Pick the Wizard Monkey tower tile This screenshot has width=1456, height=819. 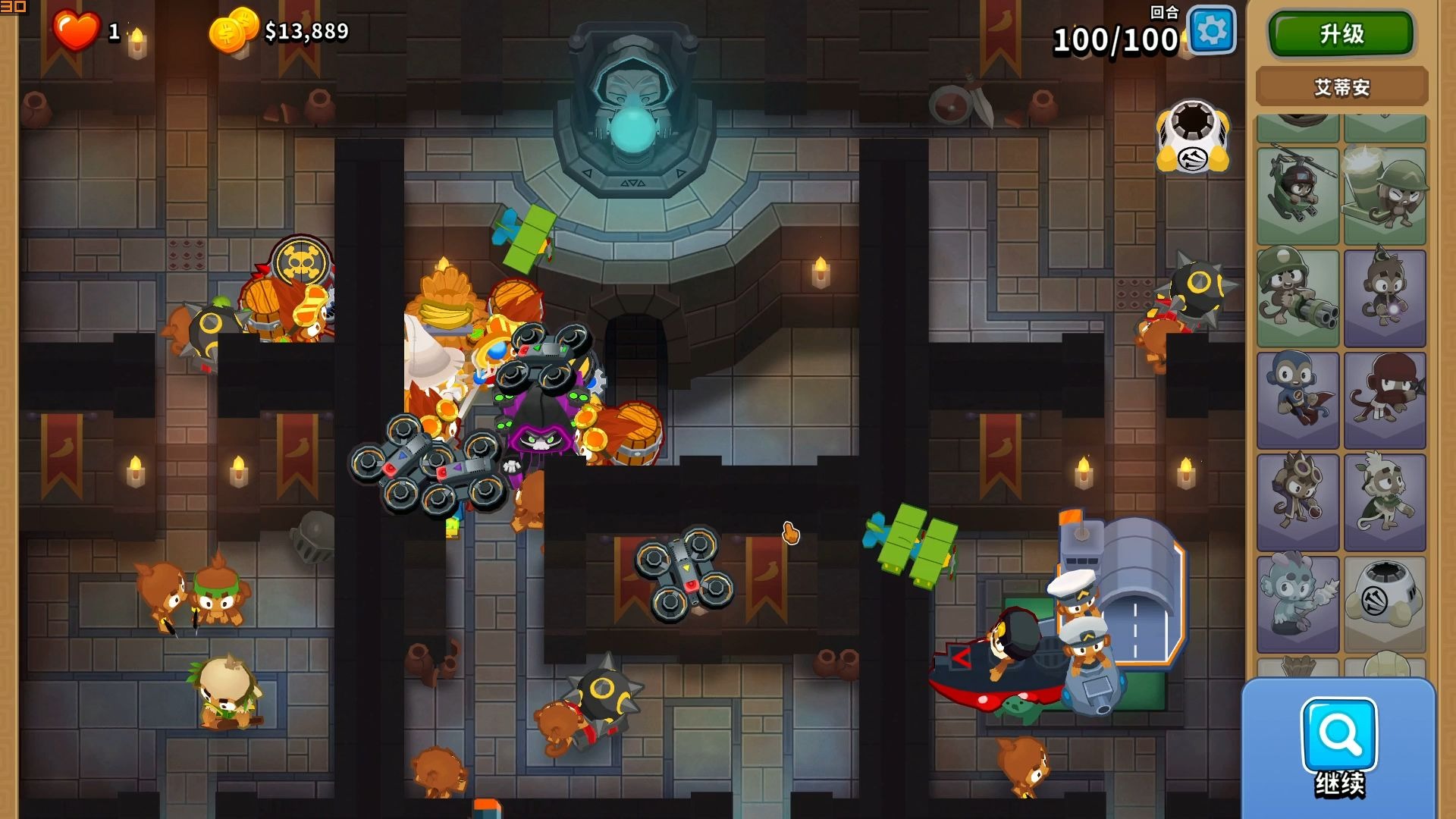click(1385, 298)
